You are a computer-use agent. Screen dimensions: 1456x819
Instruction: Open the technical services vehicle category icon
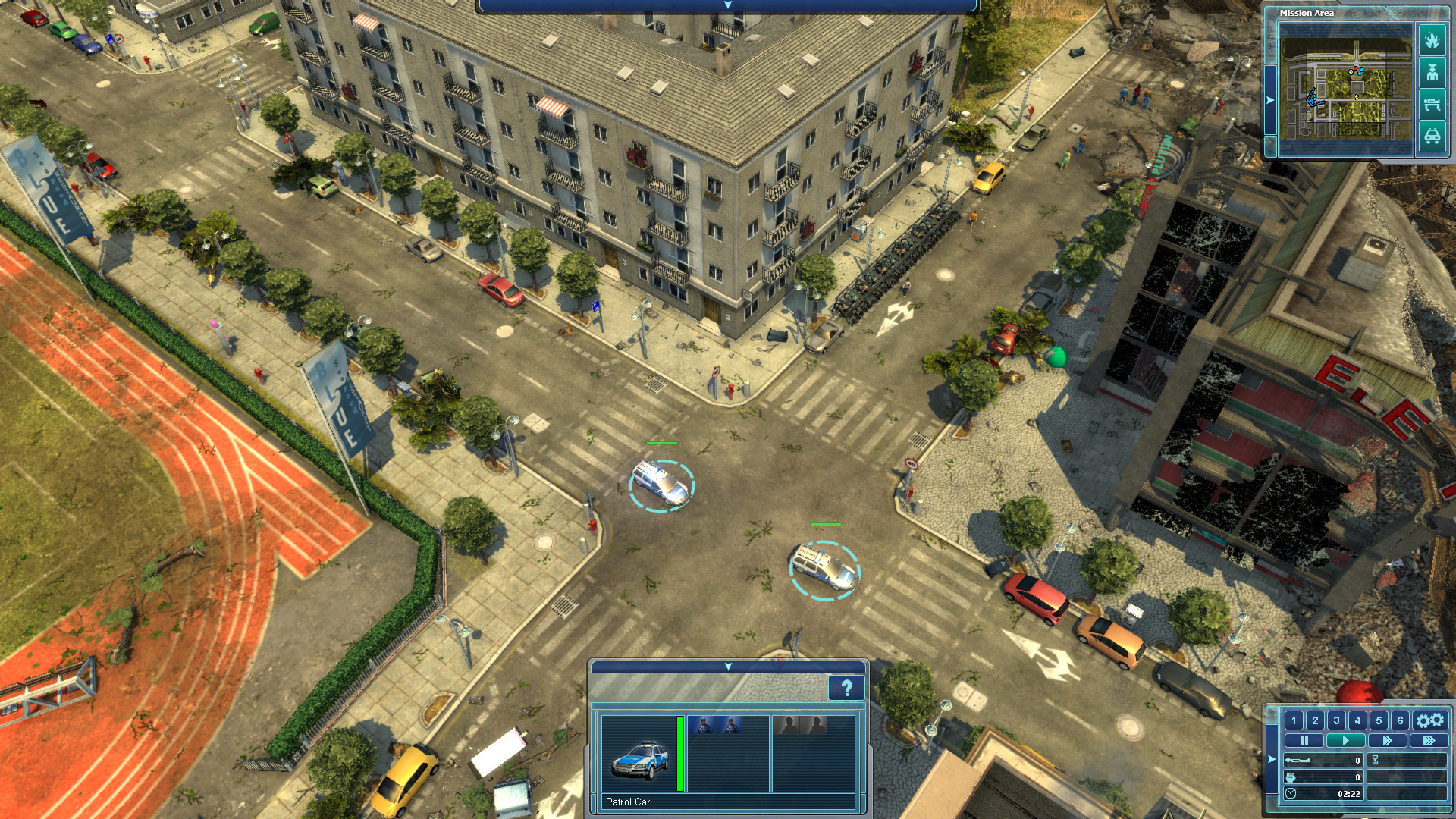point(1433,135)
